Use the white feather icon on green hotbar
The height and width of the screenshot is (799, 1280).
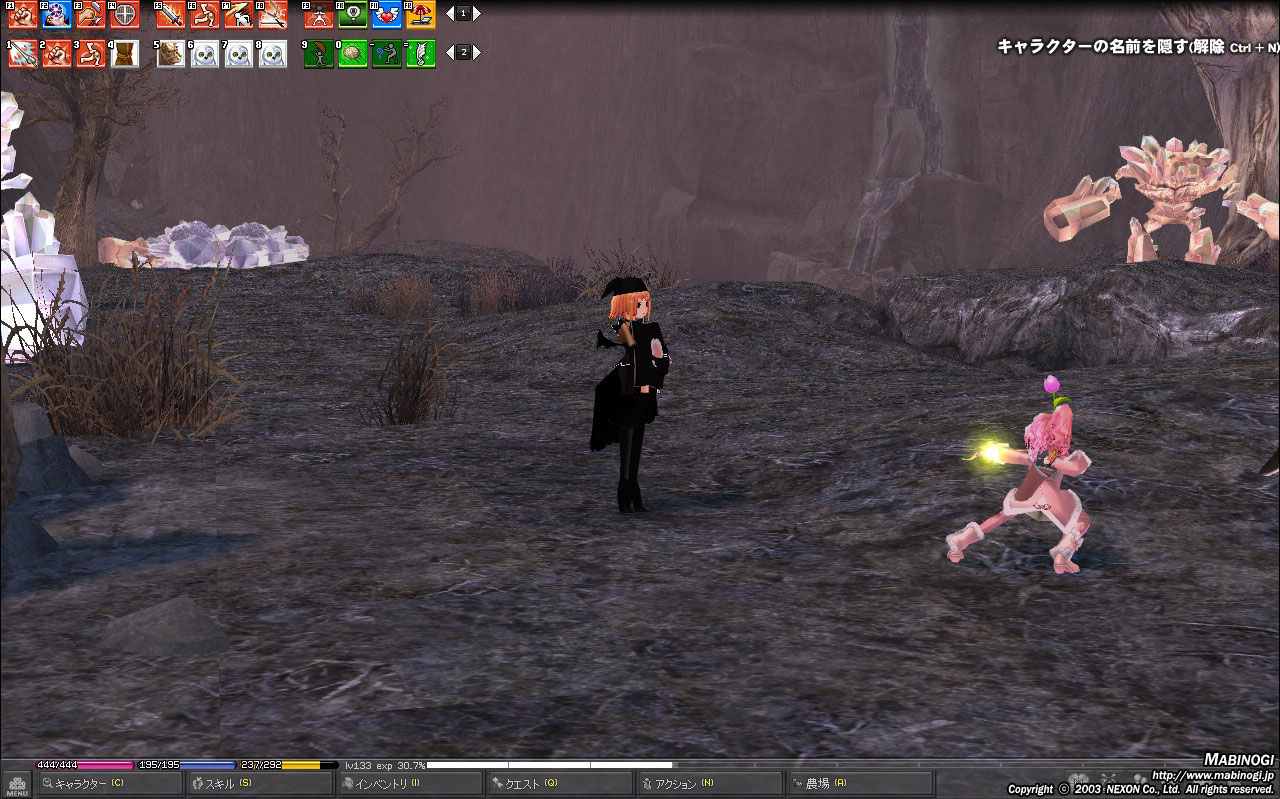tap(420, 53)
